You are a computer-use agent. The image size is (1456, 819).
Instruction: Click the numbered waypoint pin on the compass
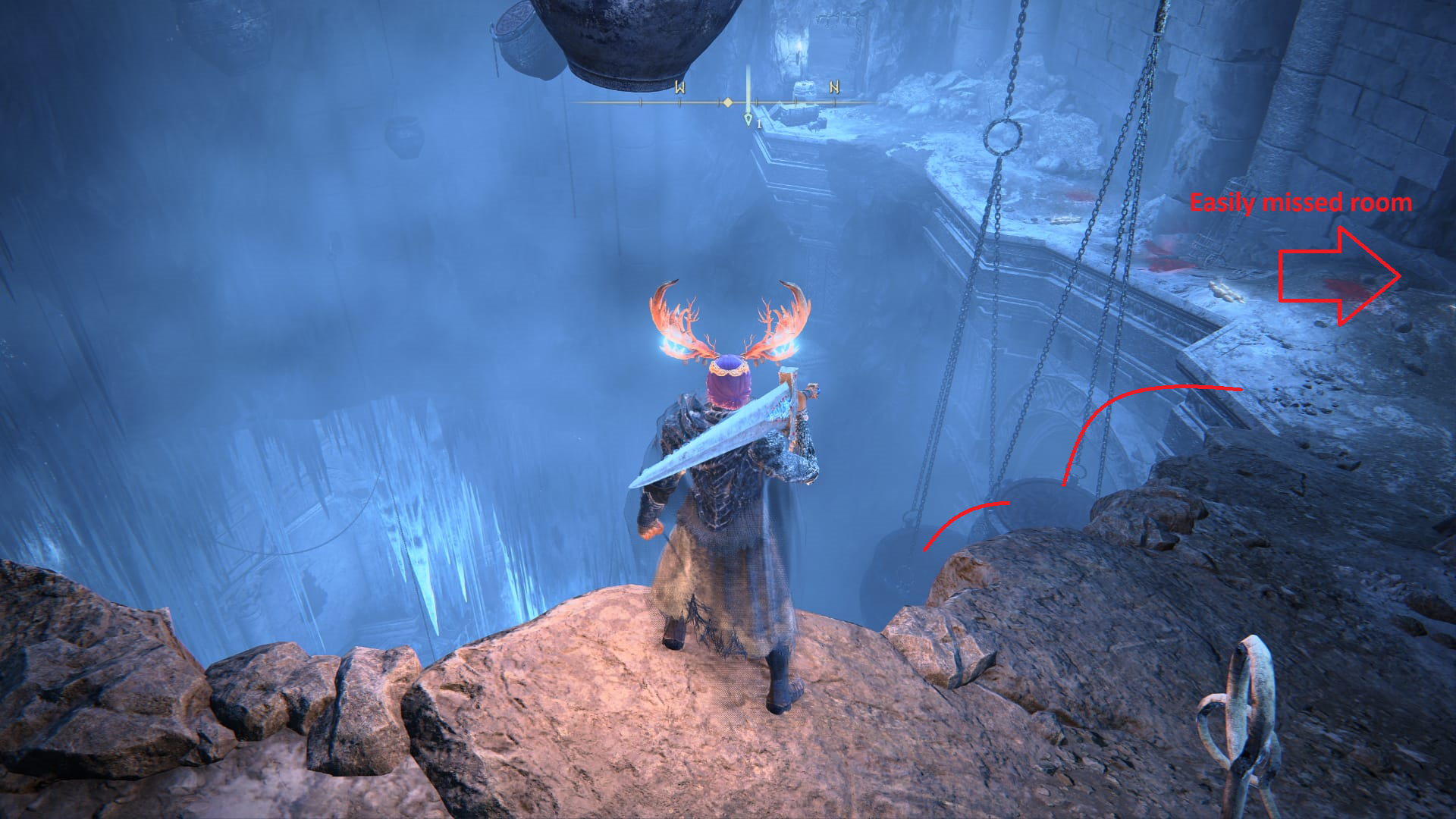pos(748,120)
